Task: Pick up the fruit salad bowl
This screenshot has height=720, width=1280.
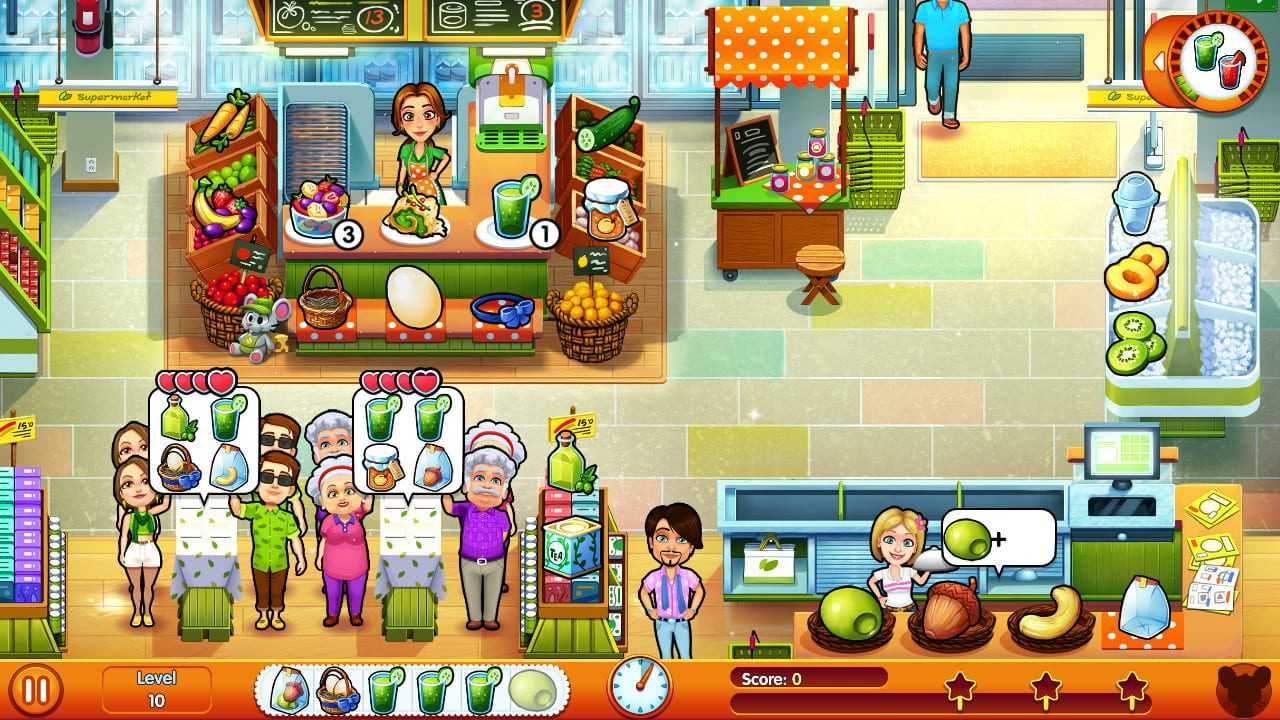Action: click(x=318, y=210)
